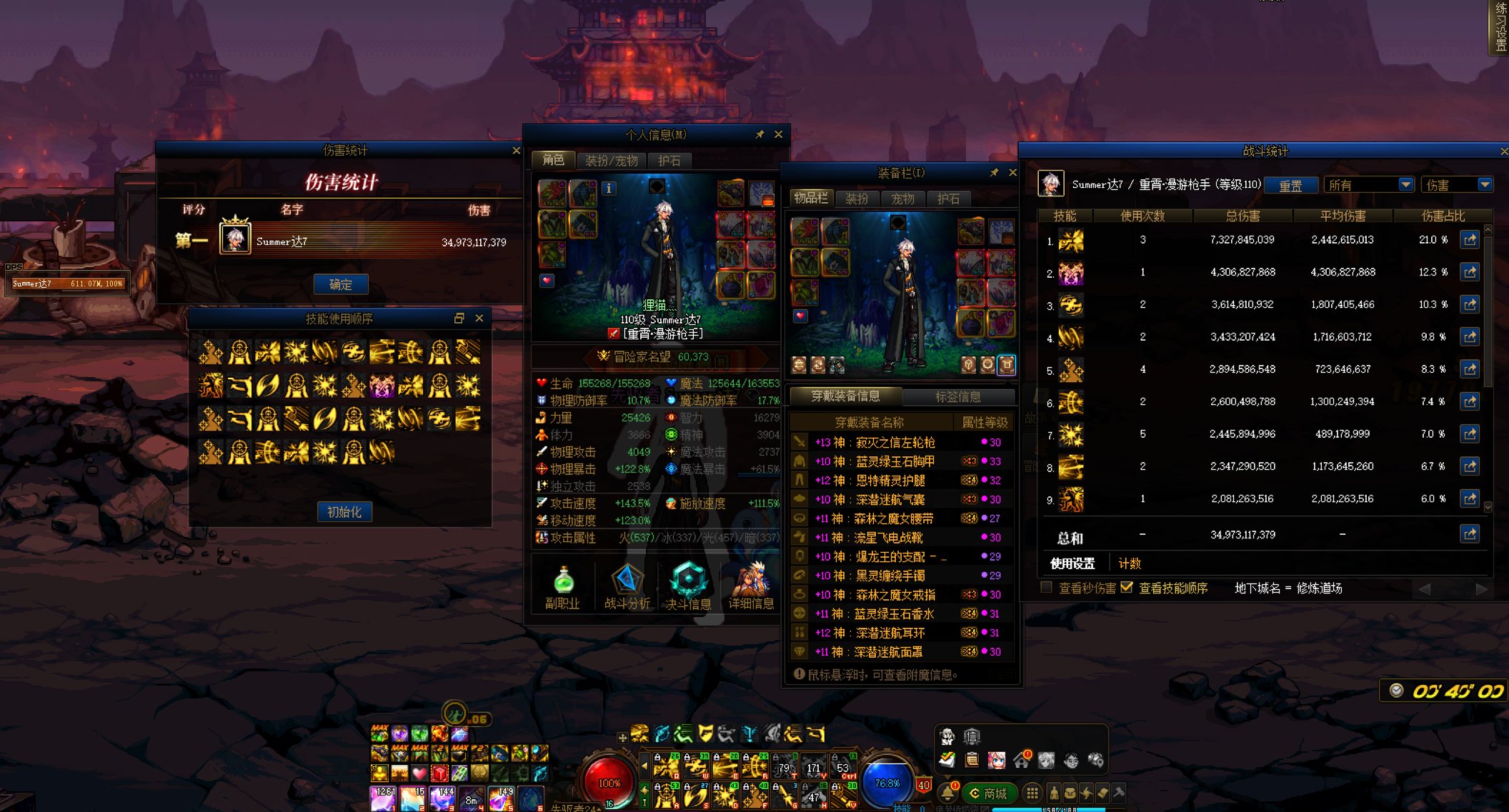Reset skill order with 初始化 button
This screenshot has width=1509, height=812.
(x=344, y=512)
